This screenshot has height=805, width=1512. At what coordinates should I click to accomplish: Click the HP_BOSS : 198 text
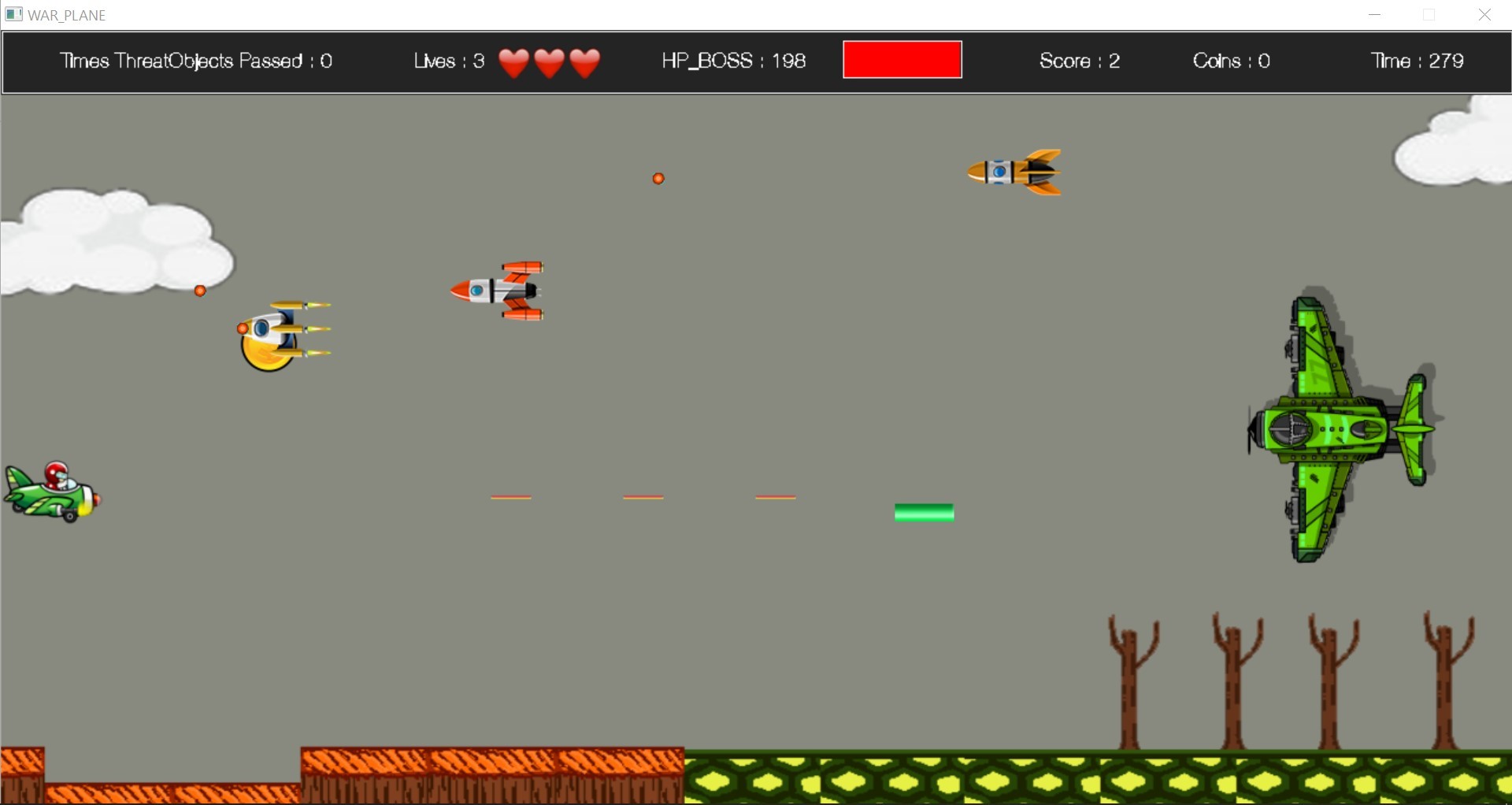[x=734, y=61]
